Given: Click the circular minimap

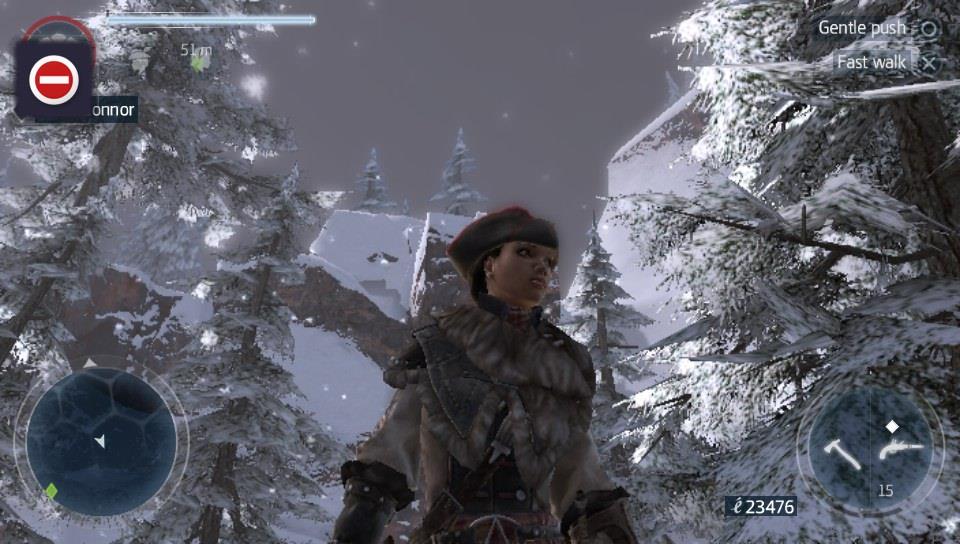Looking at the screenshot, I should (100, 441).
